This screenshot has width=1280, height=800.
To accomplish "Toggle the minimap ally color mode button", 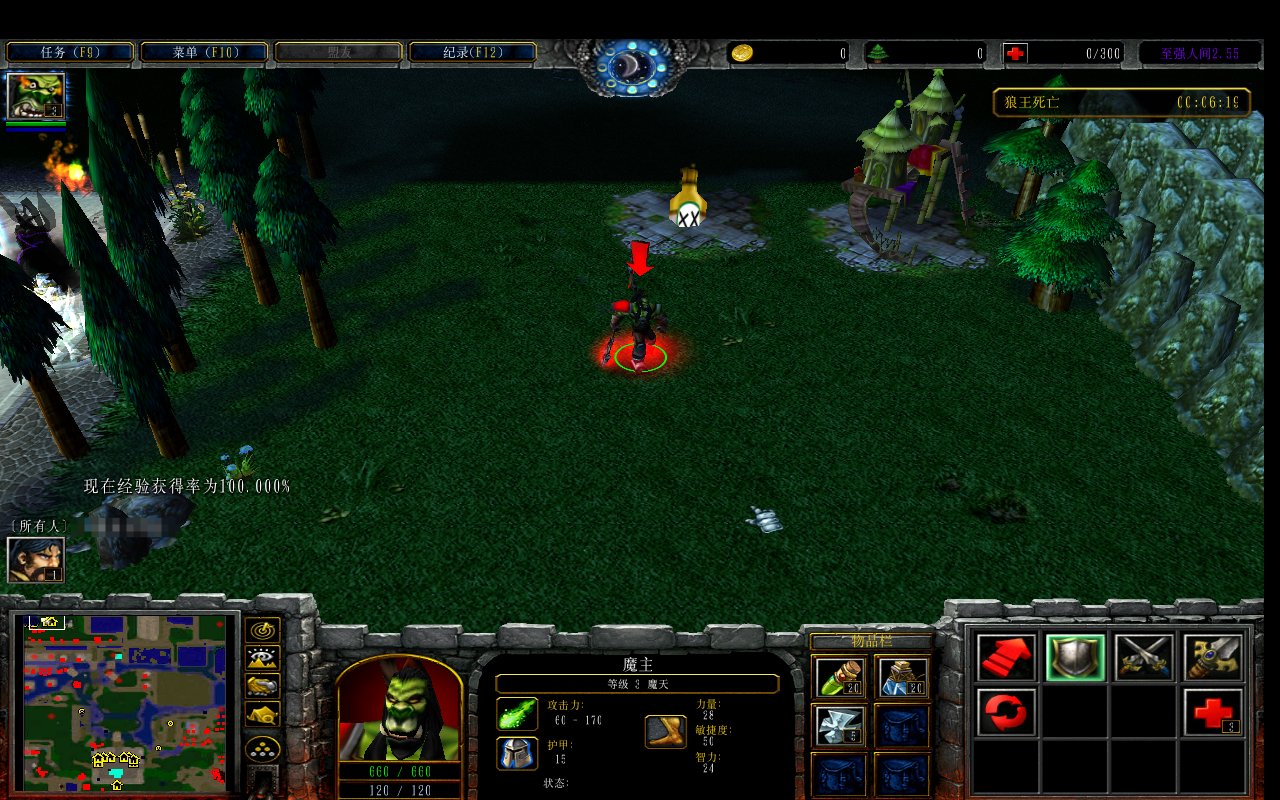I will [263, 687].
